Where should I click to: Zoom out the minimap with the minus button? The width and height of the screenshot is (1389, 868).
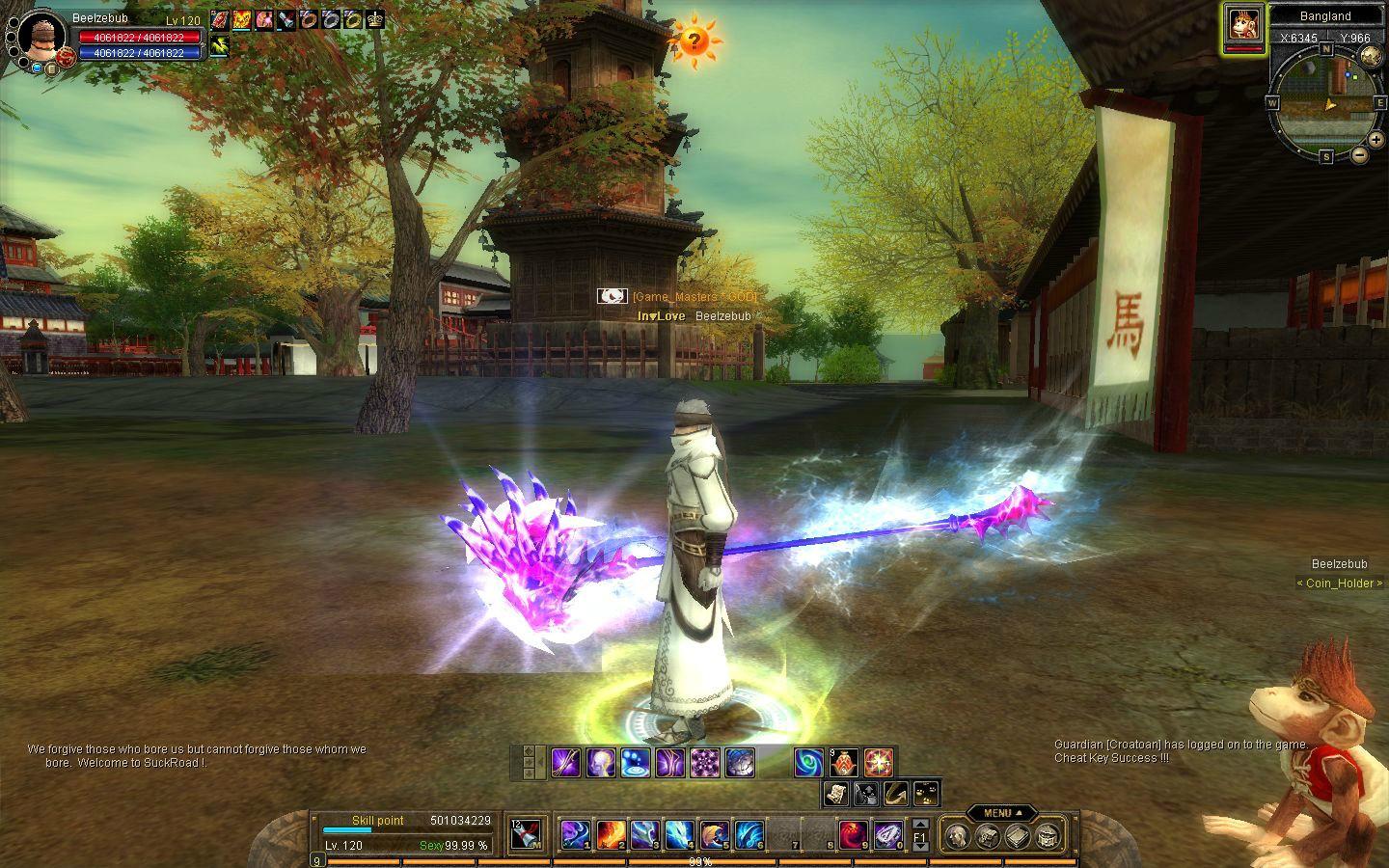[x=1359, y=154]
